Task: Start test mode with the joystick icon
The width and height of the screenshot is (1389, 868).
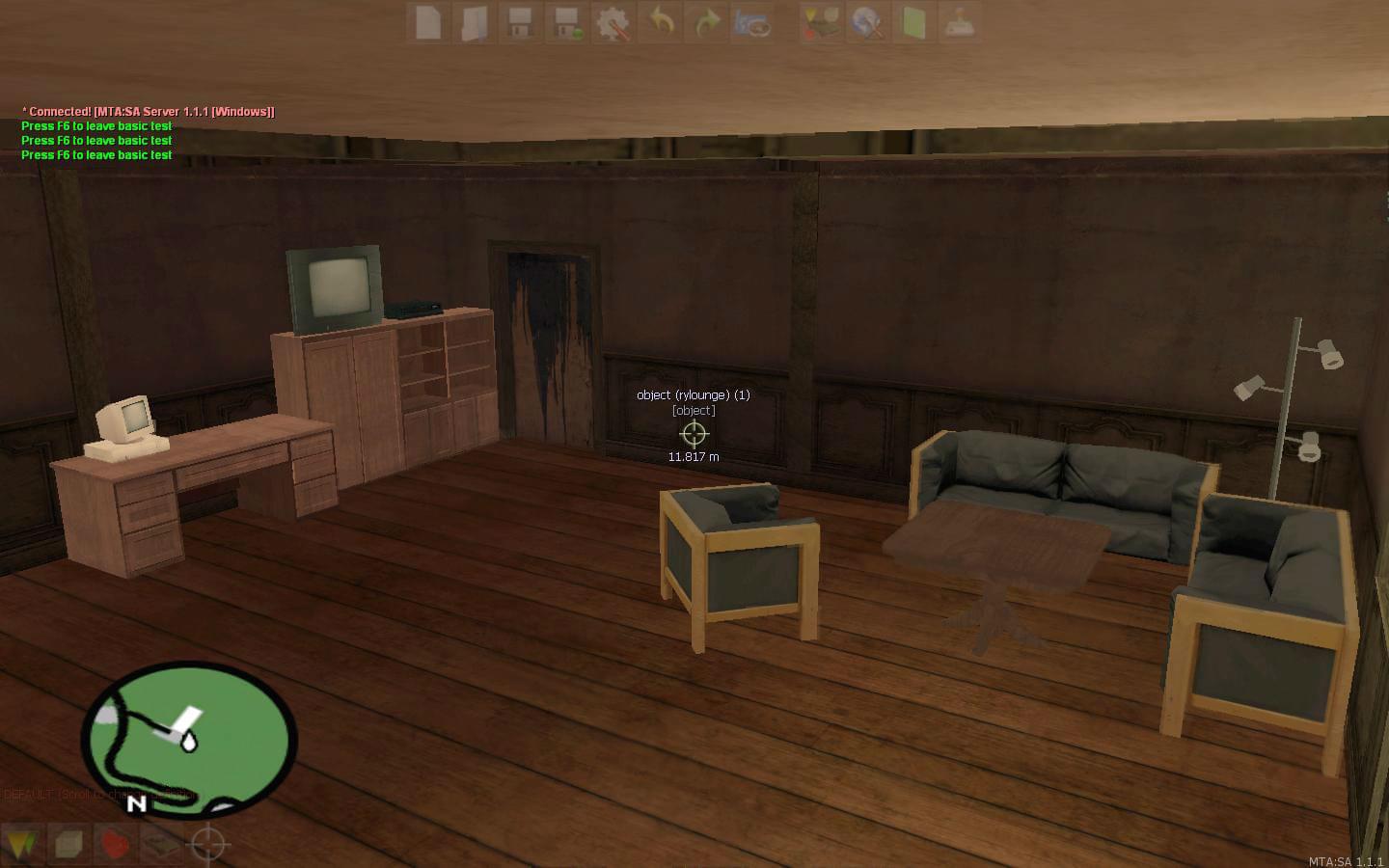Action: click(960, 22)
